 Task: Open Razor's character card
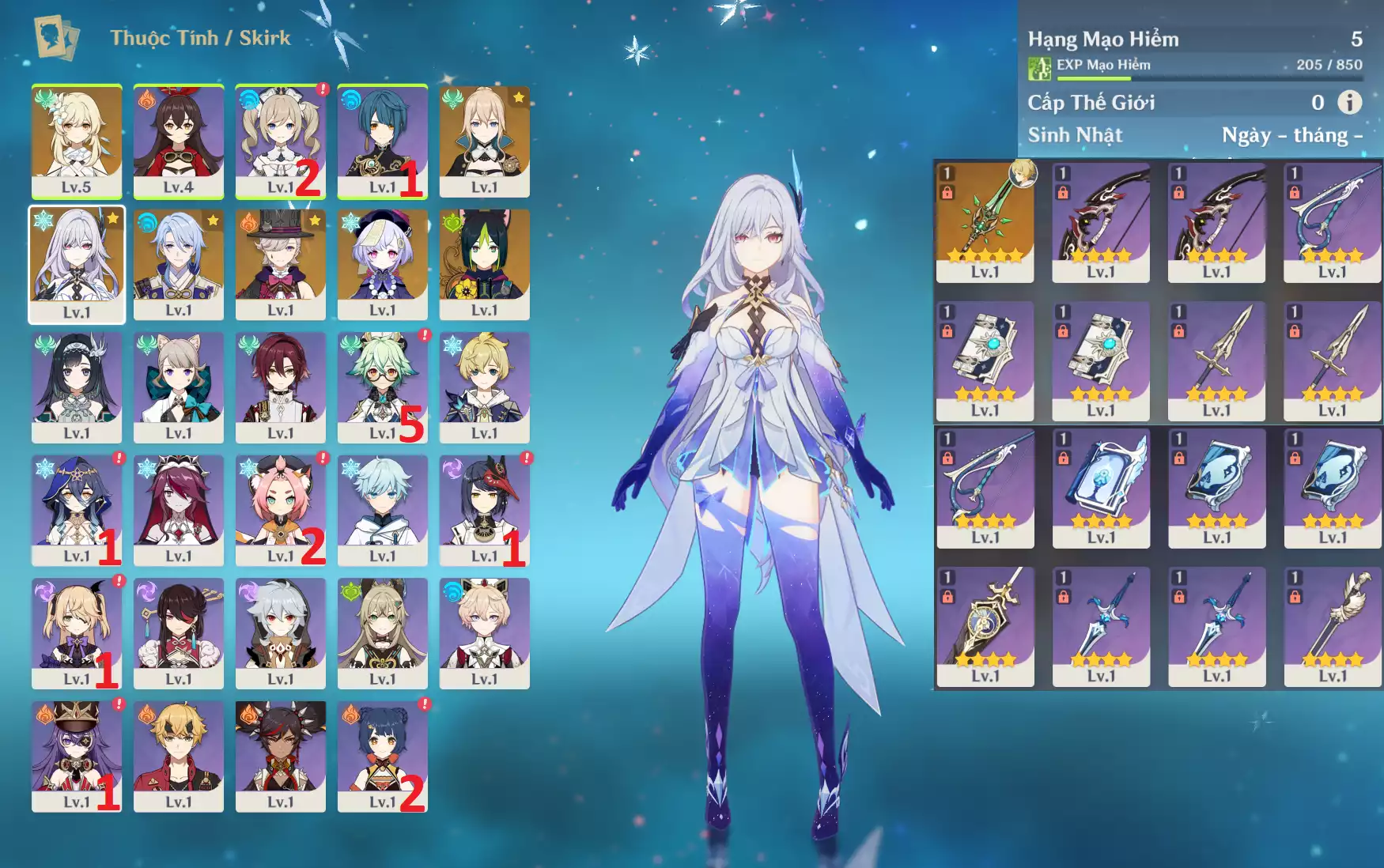click(280, 632)
